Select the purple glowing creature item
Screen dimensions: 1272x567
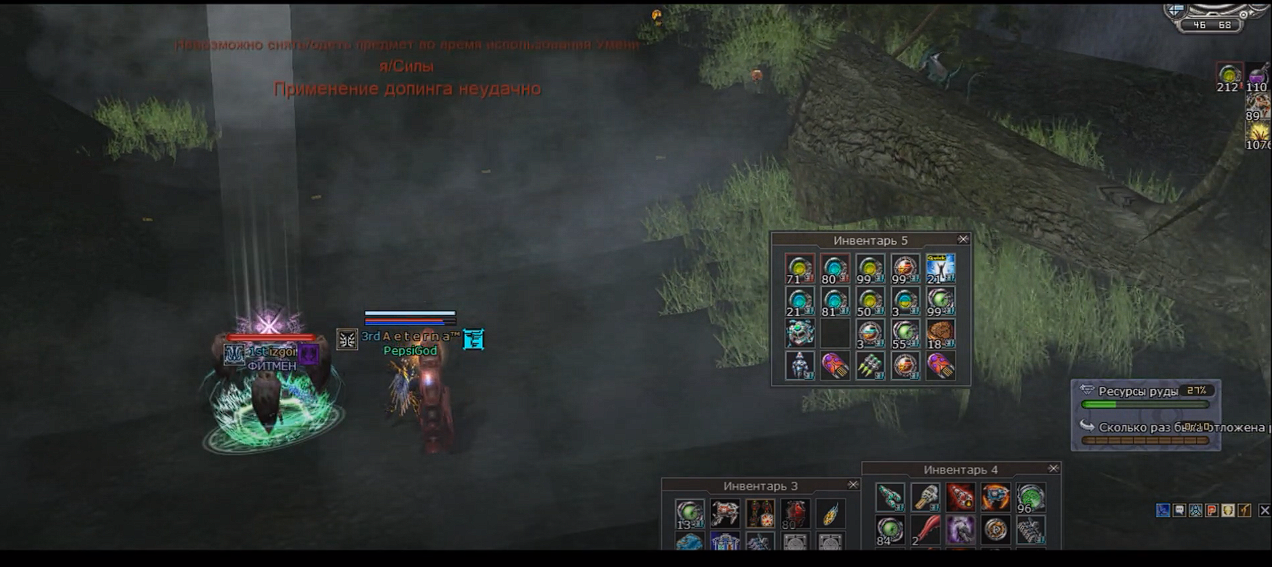click(960, 529)
